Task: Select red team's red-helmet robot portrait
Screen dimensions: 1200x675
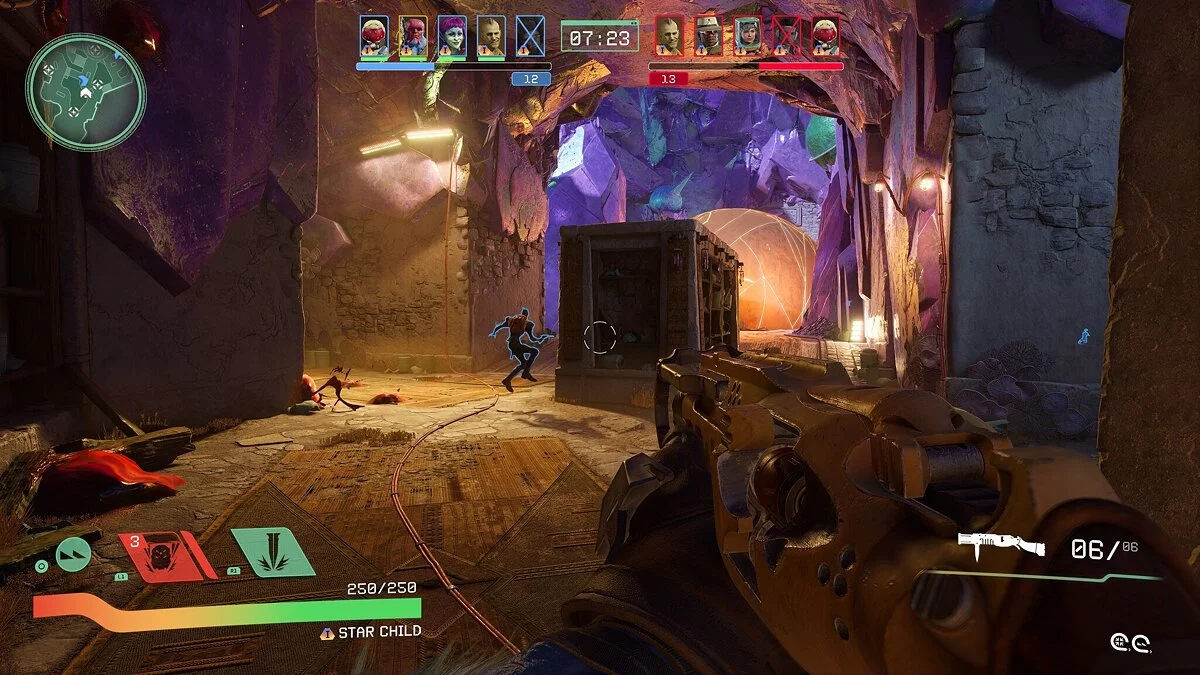Action: click(825, 36)
